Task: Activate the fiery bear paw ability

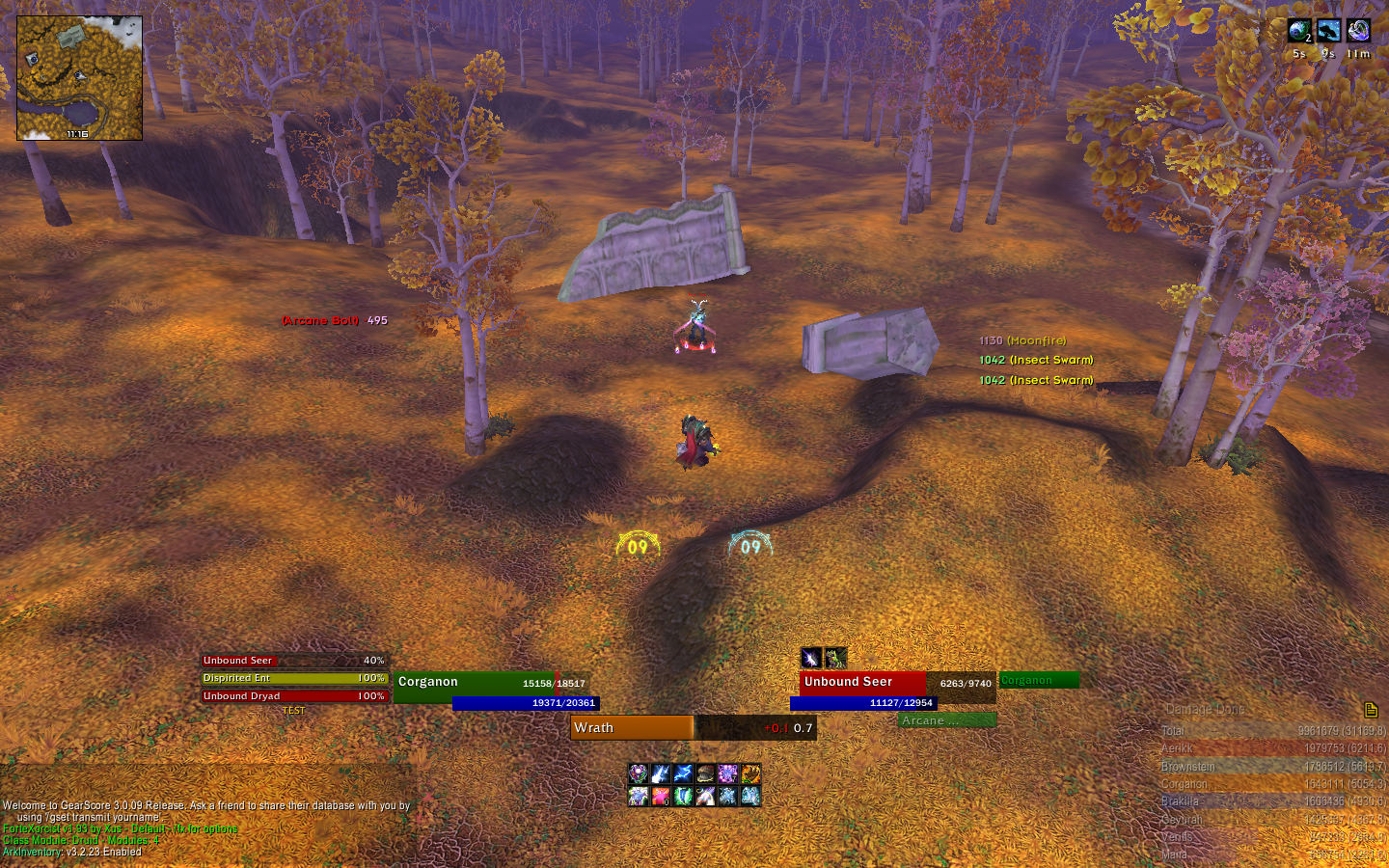Action: point(749,773)
